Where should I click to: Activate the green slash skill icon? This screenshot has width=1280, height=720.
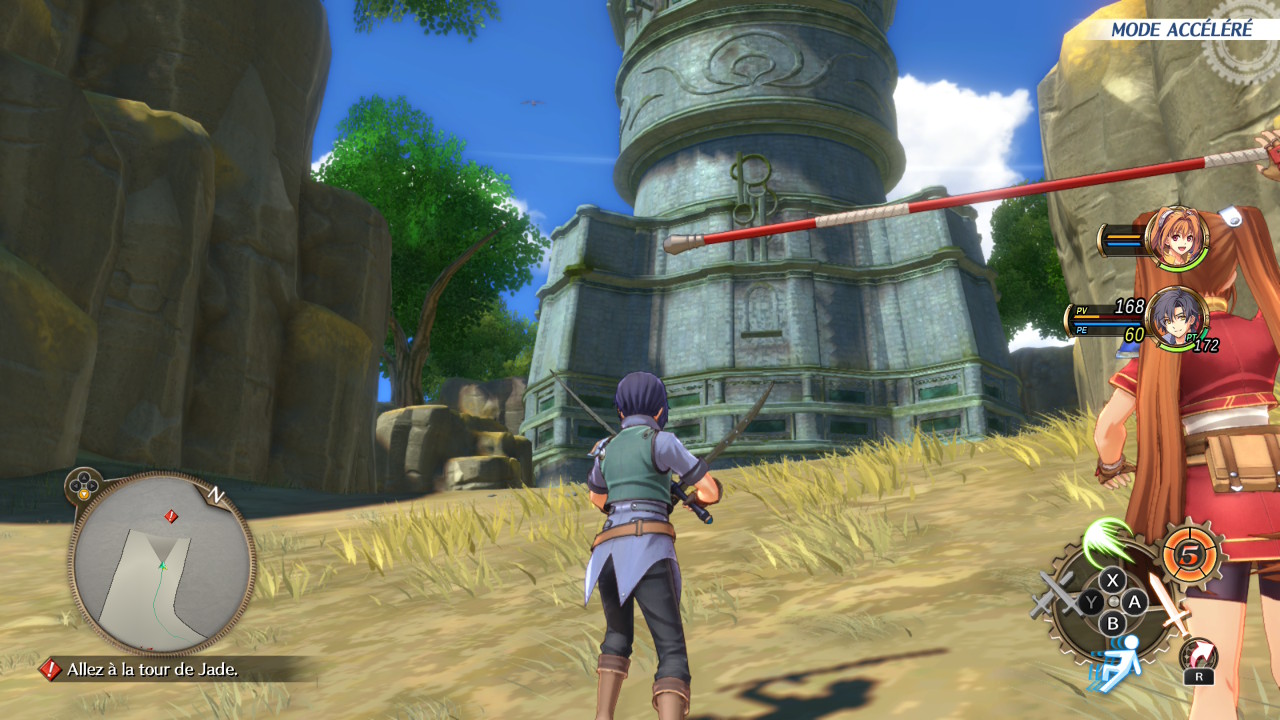tap(1105, 541)
